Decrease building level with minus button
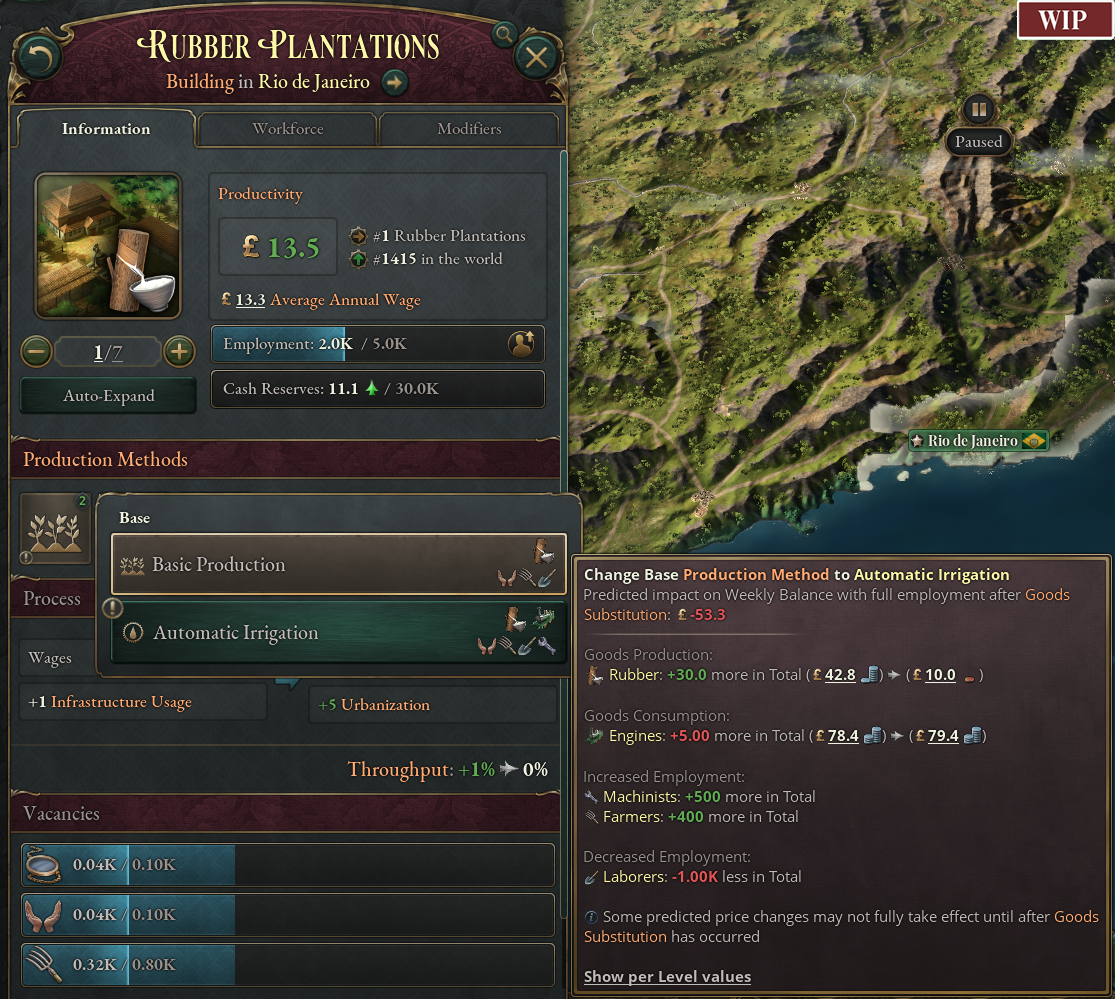 coord(37,352)
